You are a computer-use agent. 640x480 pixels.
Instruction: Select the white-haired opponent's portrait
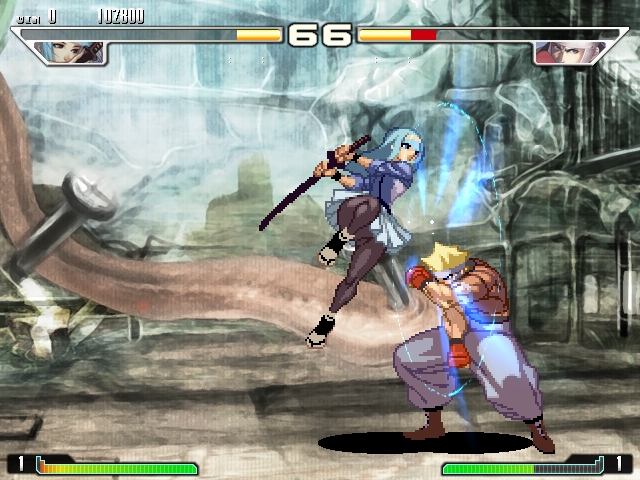click(x=557, y=52)
